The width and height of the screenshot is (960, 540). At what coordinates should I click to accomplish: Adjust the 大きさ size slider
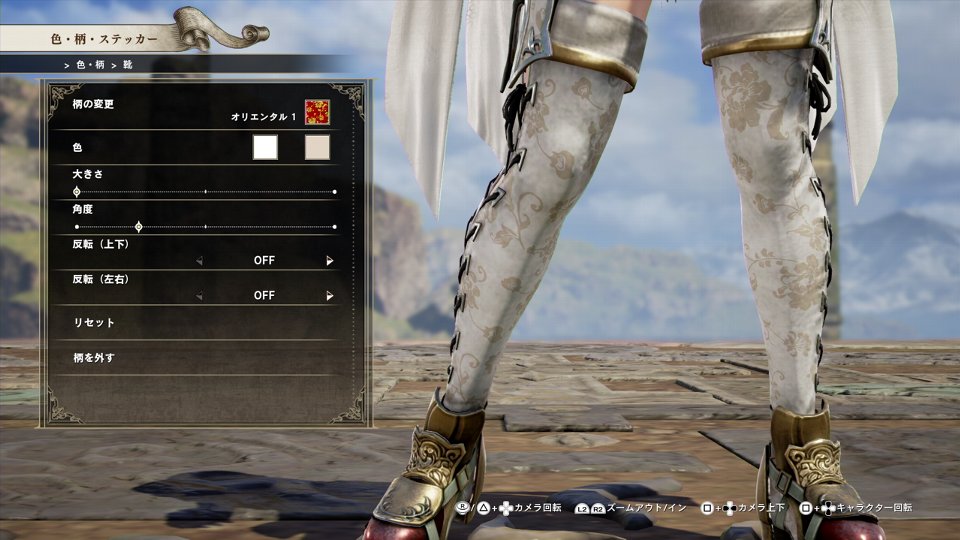tap(77, 191)
